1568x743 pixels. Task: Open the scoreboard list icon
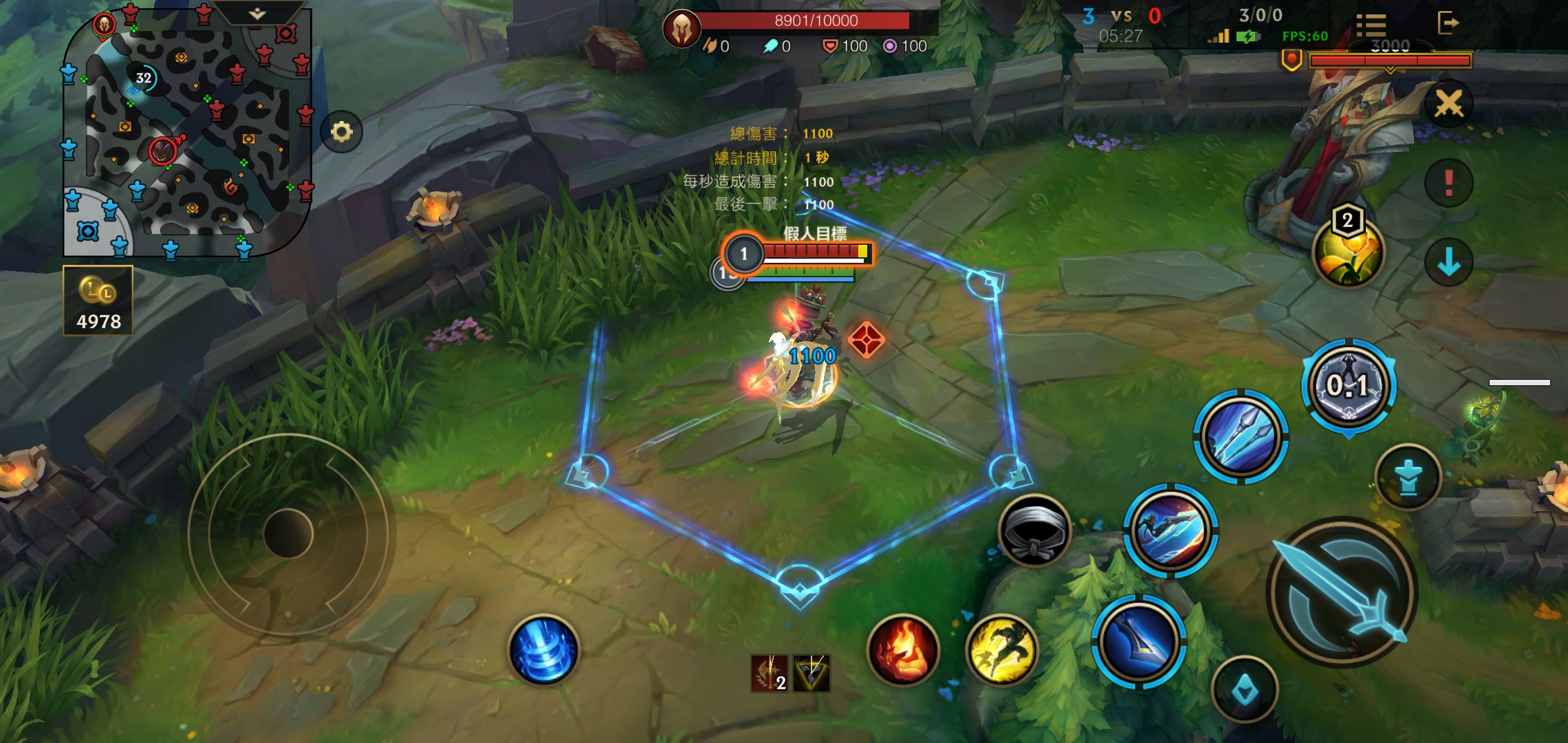point(1371,24)
